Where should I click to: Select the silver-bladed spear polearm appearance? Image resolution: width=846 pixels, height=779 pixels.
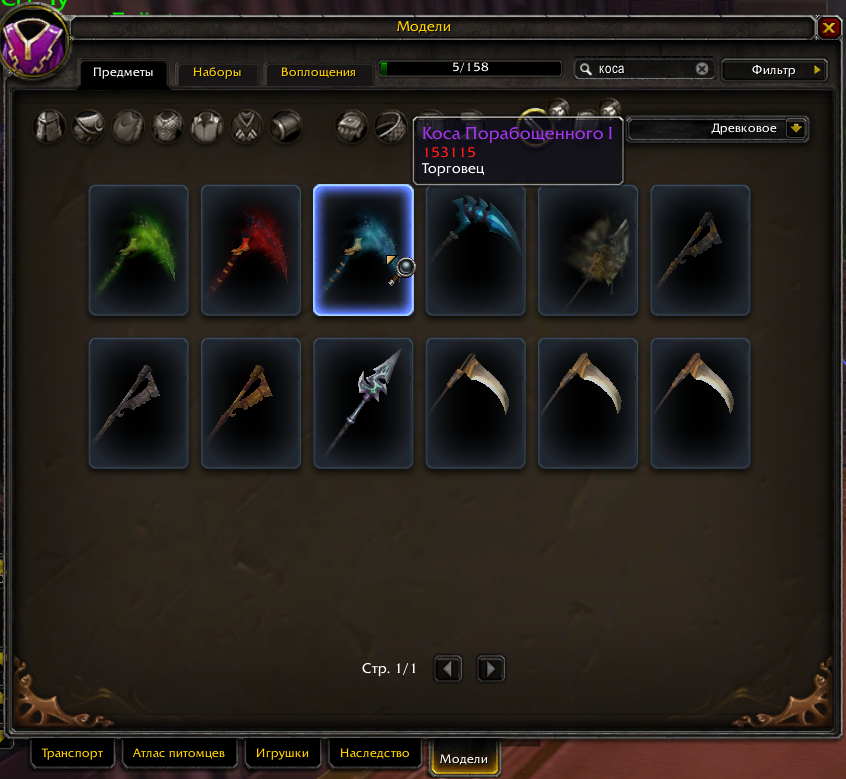click(x=363, y=403)
